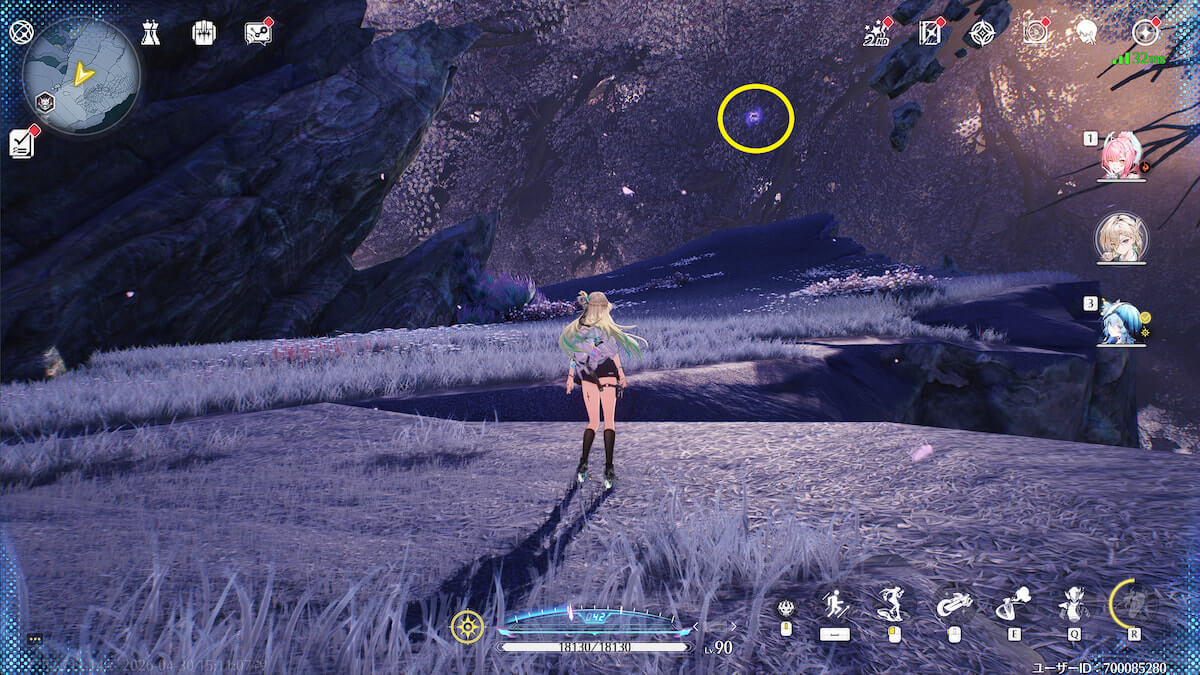Open the character head silhouette icon
The height and width of the screenshot is (675, 1200).
(1087, 33)
